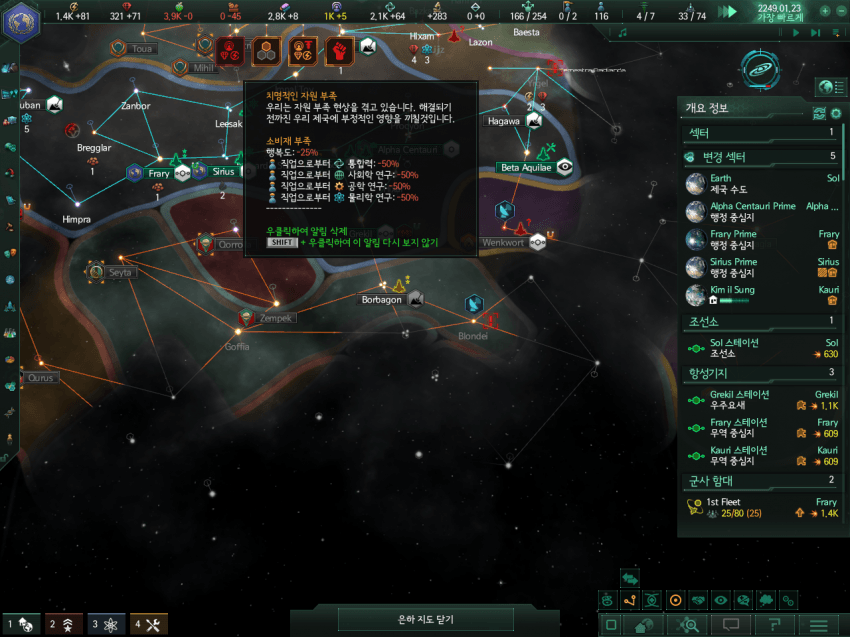Open the hexagon resource alert notification
The width and height of the screenshot is (850, 637).
click(266, 50)
